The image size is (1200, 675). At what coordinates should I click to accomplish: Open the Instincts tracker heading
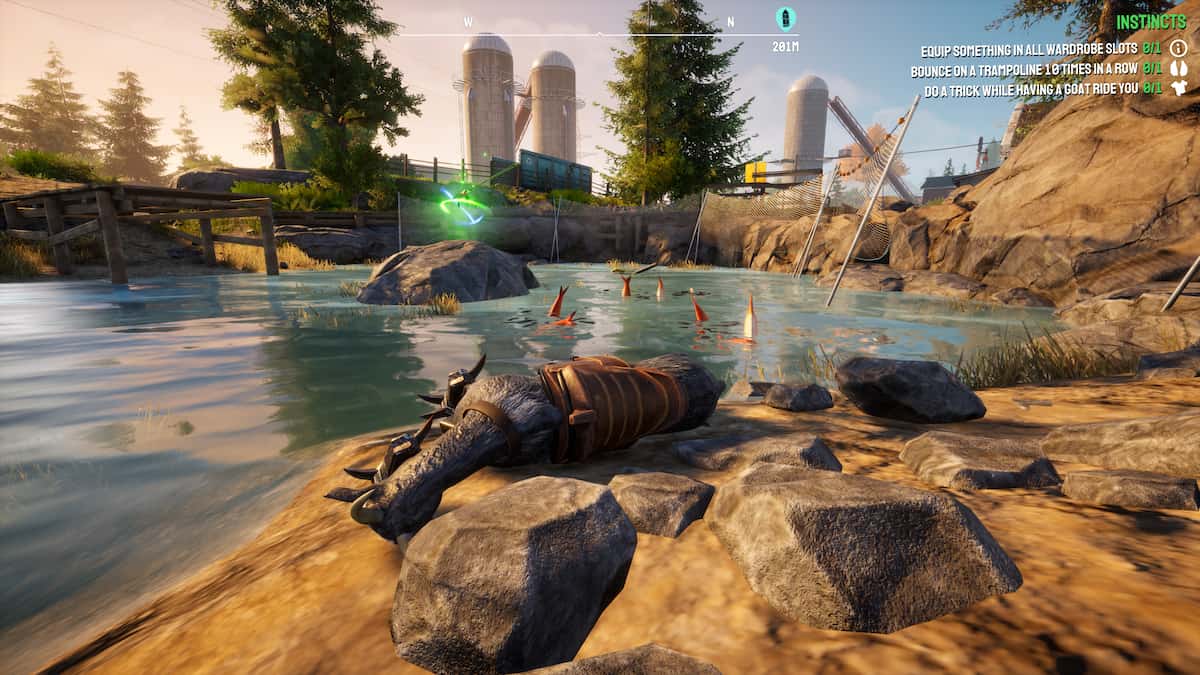pos(1151,22)
